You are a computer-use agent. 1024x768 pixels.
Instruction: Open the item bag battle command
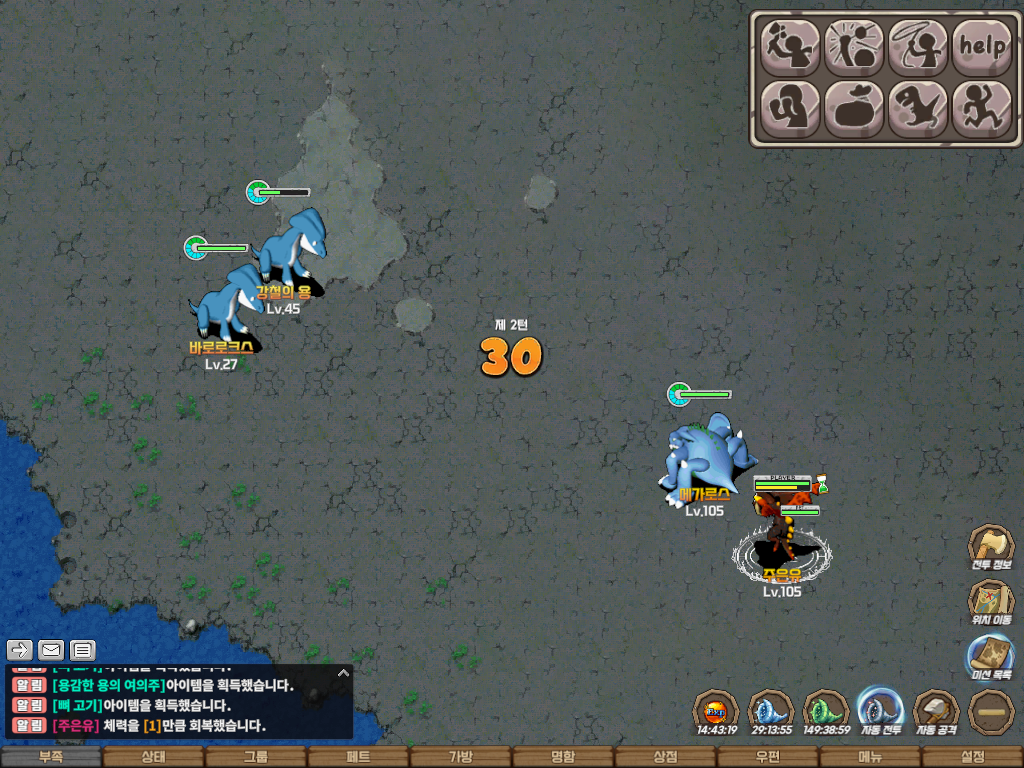(x=855, y=108)
